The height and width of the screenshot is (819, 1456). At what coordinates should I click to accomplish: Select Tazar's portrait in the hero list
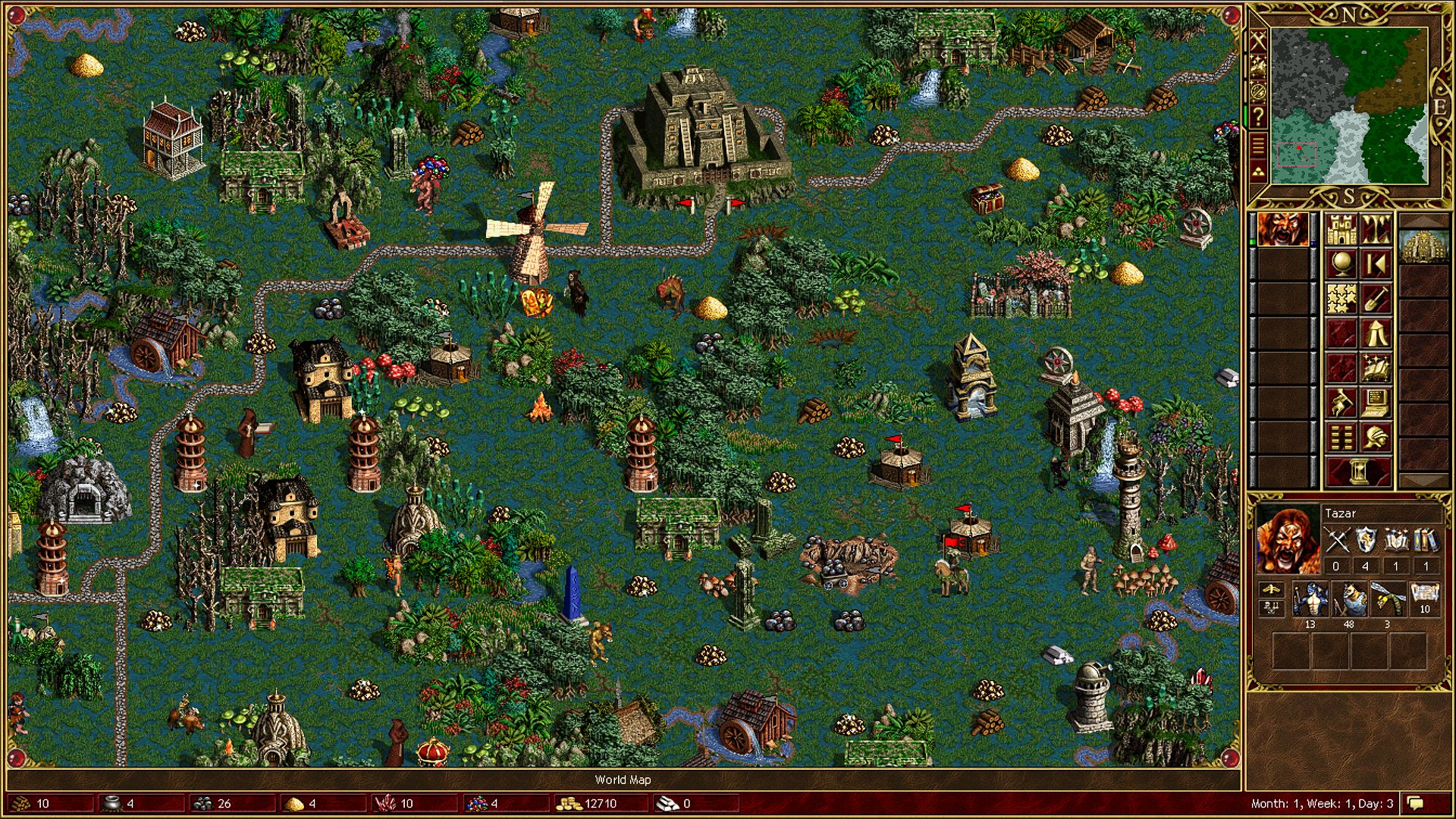click(1282, 229)
